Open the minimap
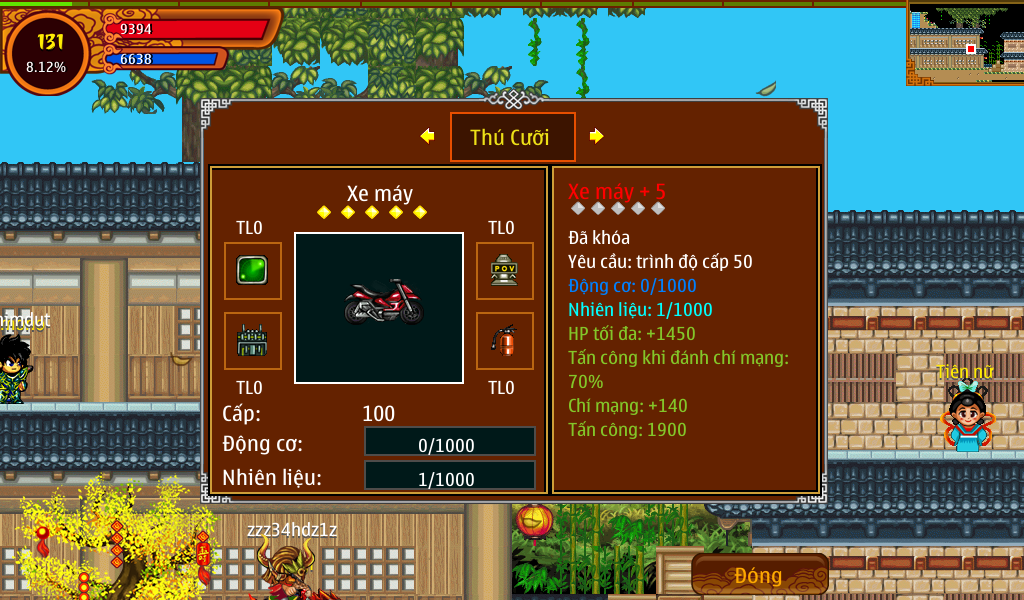The height and width of the screenshot is (600, 1024). (x=964, y=43)
